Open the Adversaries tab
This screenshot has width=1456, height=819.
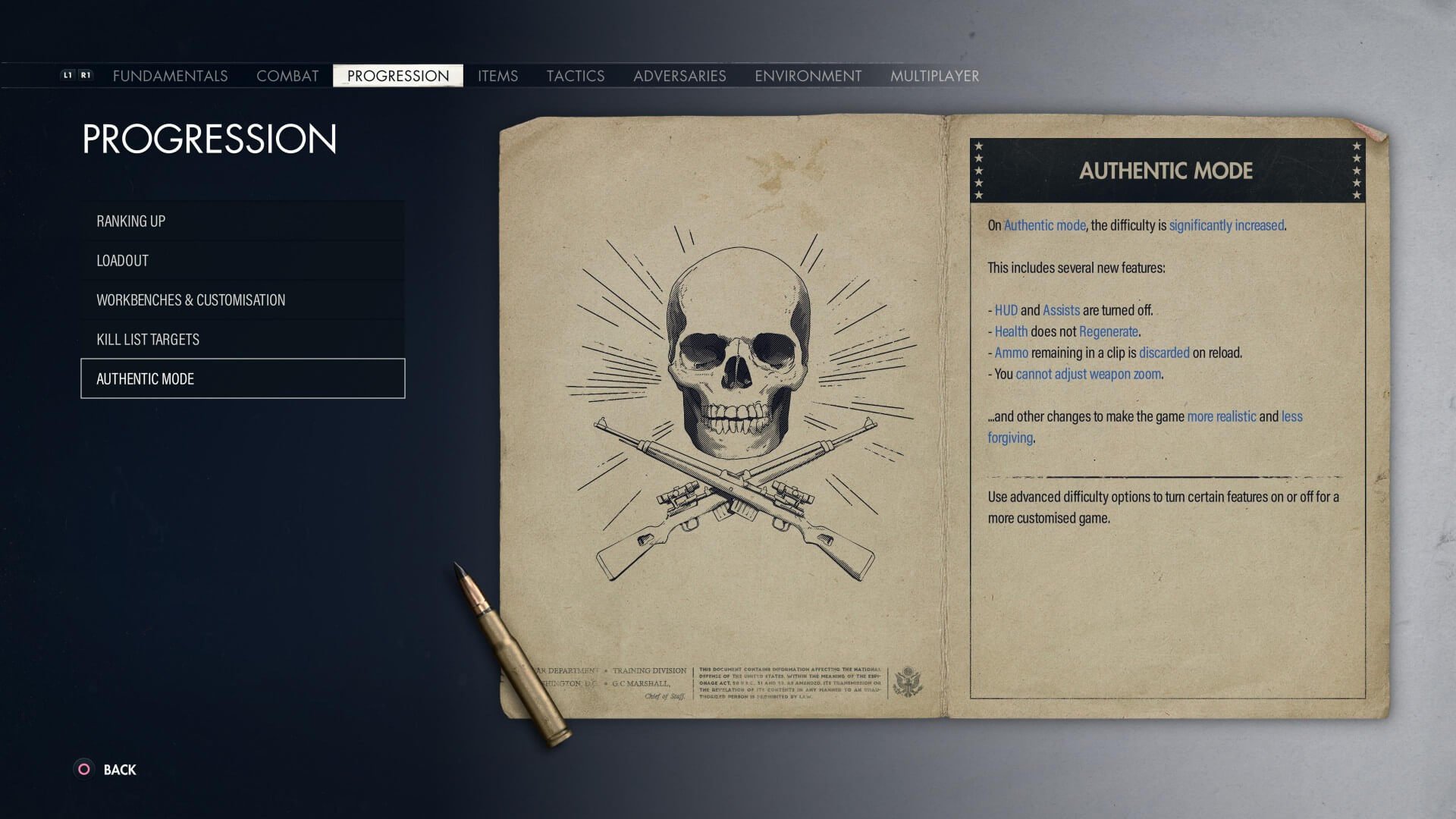[x=679, y=76]
